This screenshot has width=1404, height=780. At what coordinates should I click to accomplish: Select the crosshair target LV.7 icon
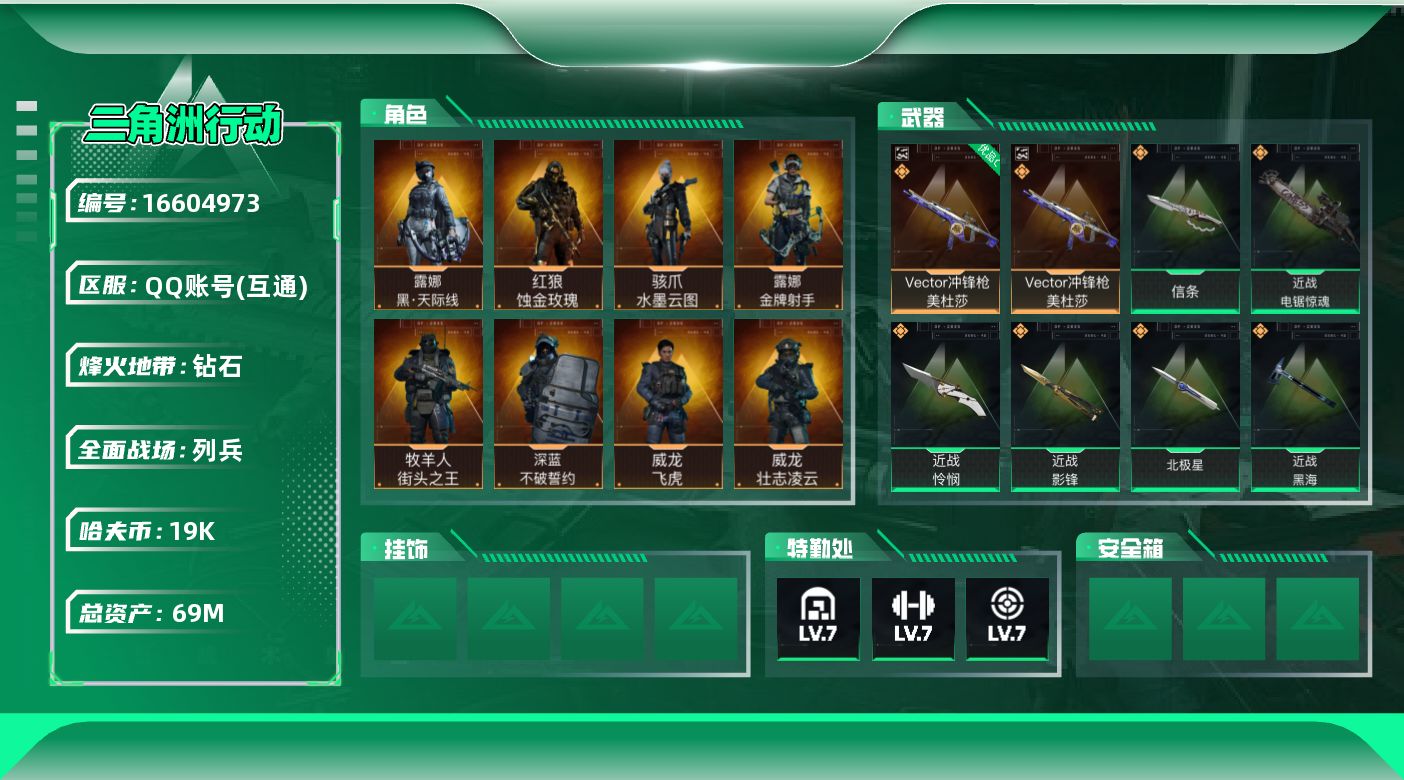(x=1007, y=618)
